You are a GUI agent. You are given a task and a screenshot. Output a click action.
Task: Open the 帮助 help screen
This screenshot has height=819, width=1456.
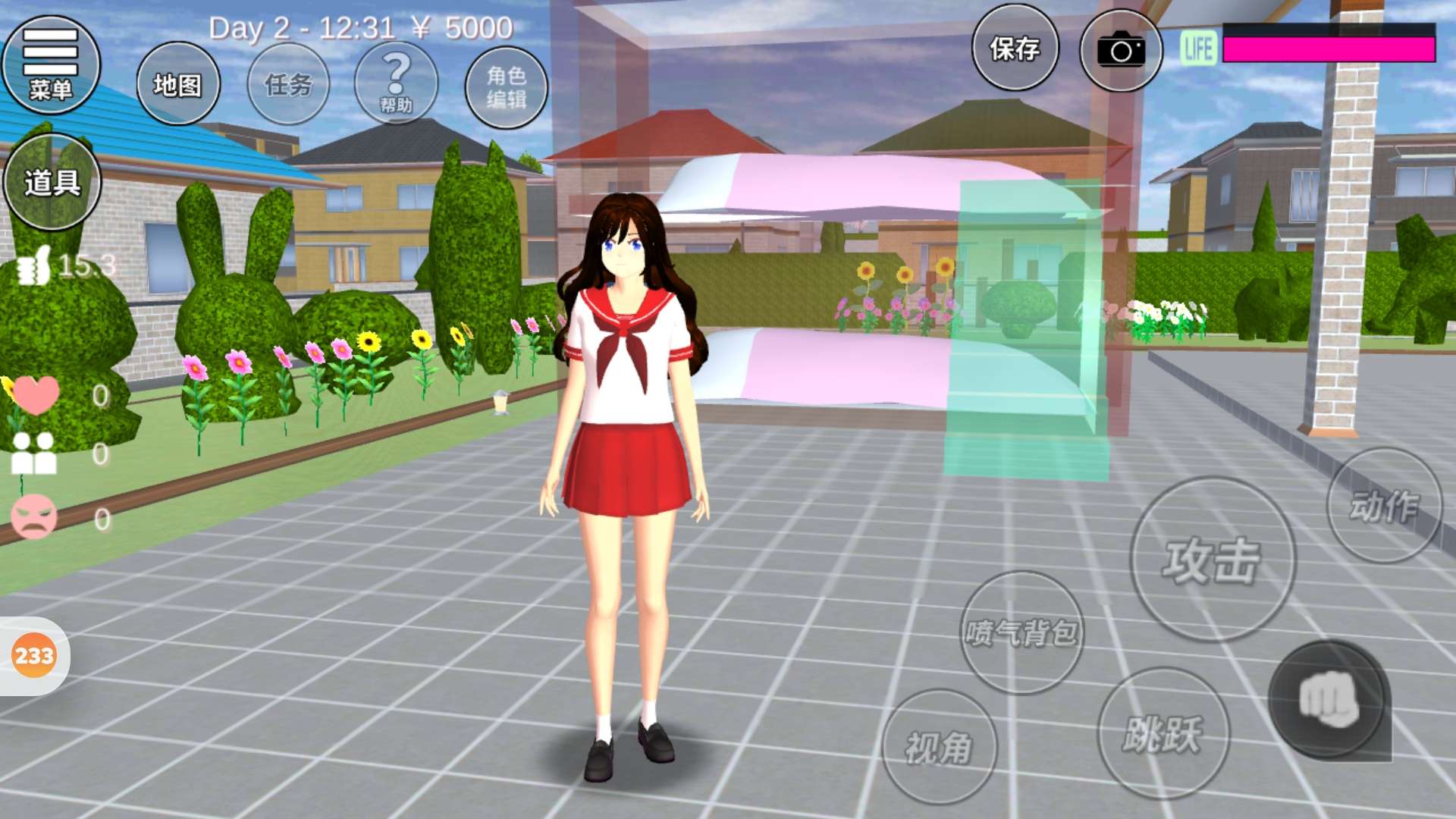(396, 83)
